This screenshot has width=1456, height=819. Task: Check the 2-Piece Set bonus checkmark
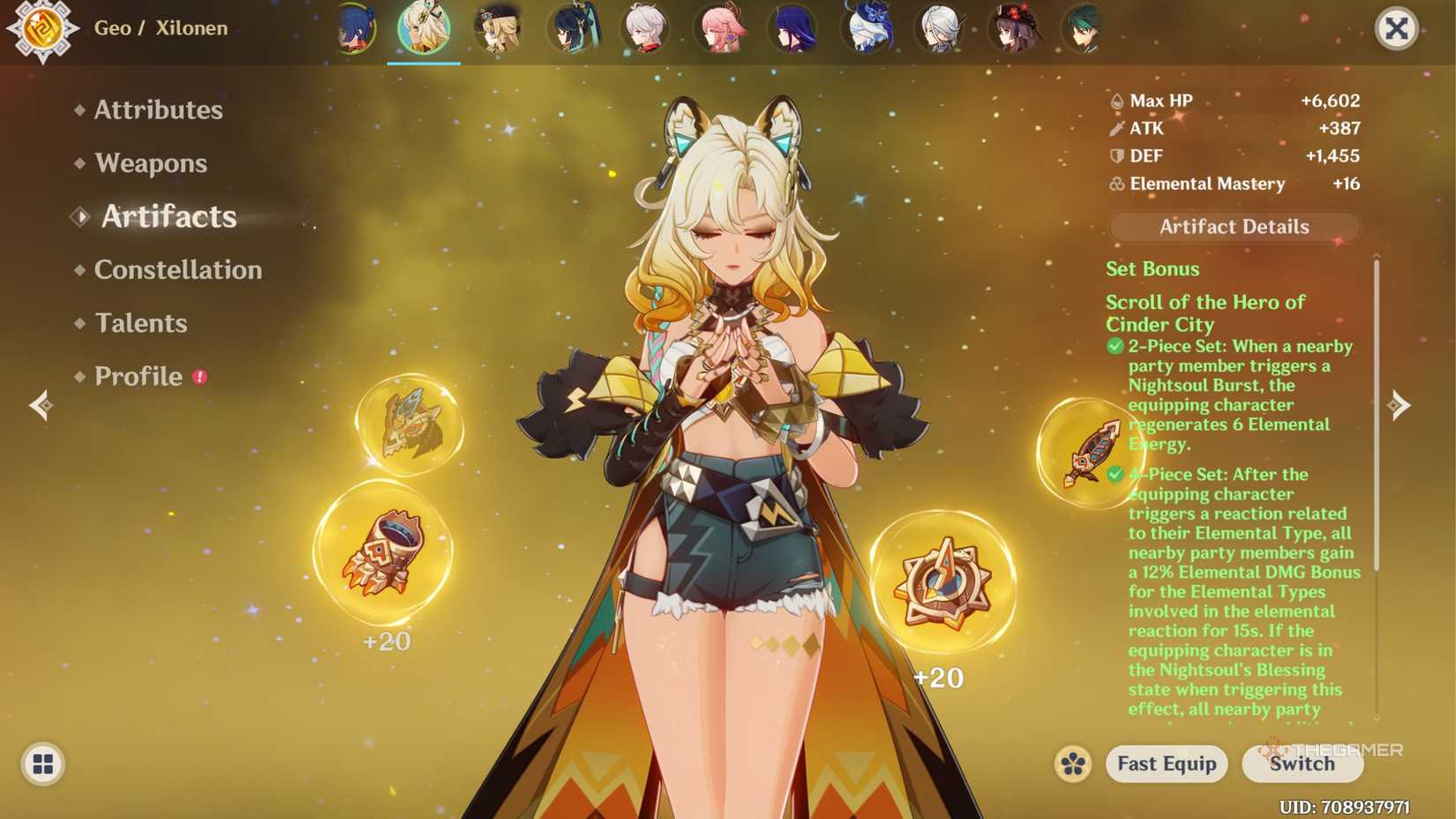point(1113,346)
